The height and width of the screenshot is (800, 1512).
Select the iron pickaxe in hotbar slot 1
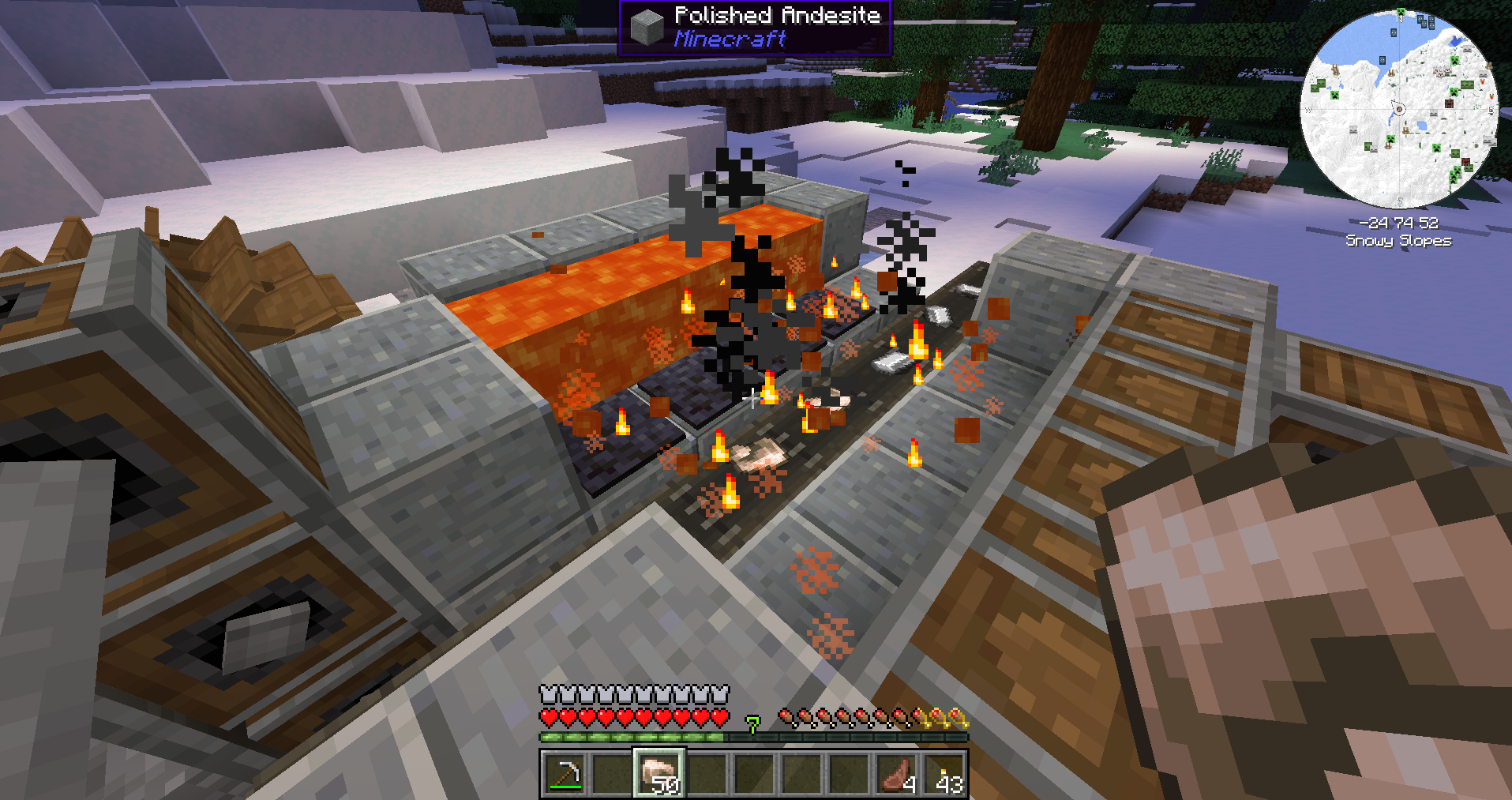pos(565,776)
